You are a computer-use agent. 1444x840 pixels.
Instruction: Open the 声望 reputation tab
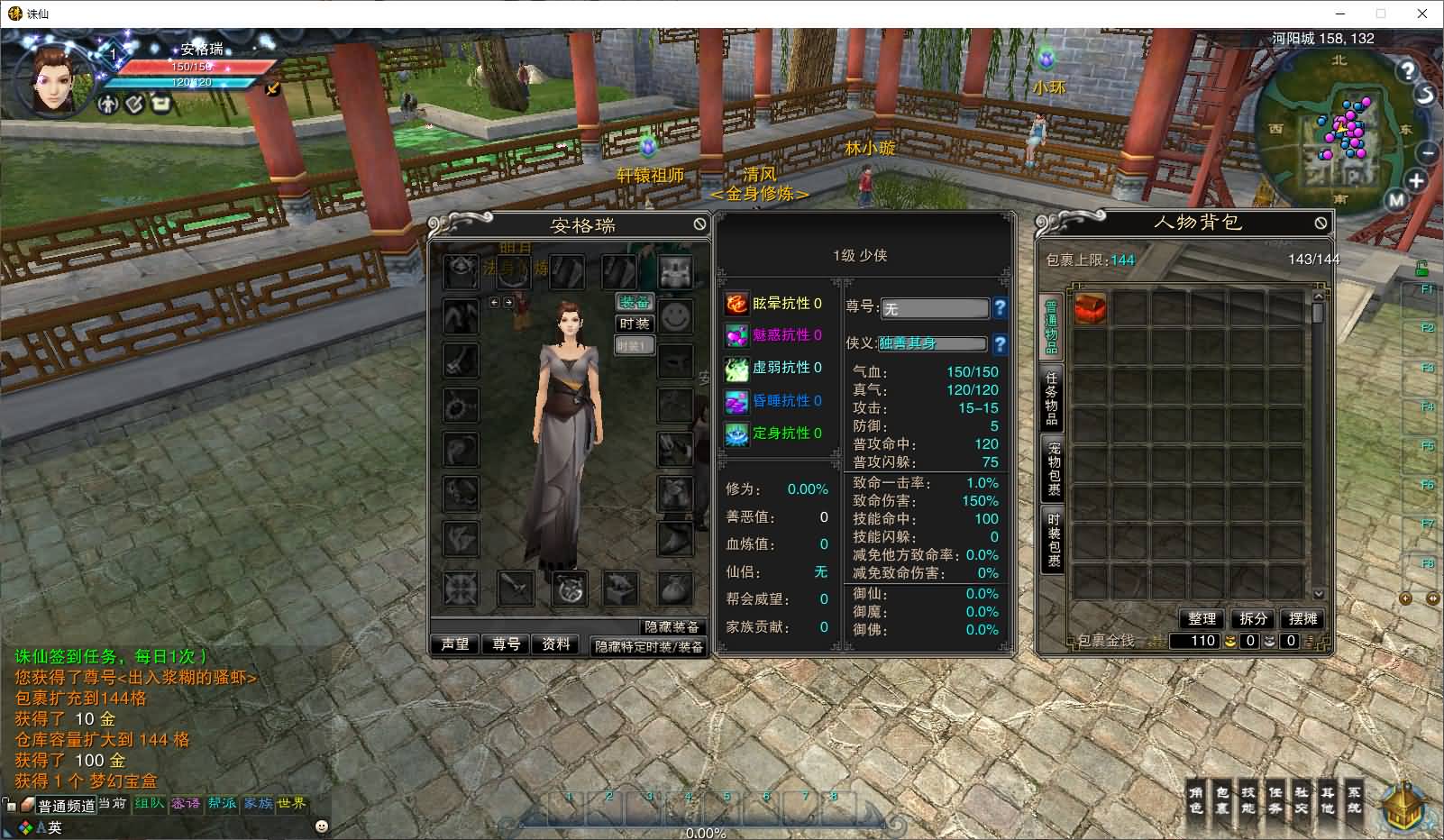tap(455, 644)
